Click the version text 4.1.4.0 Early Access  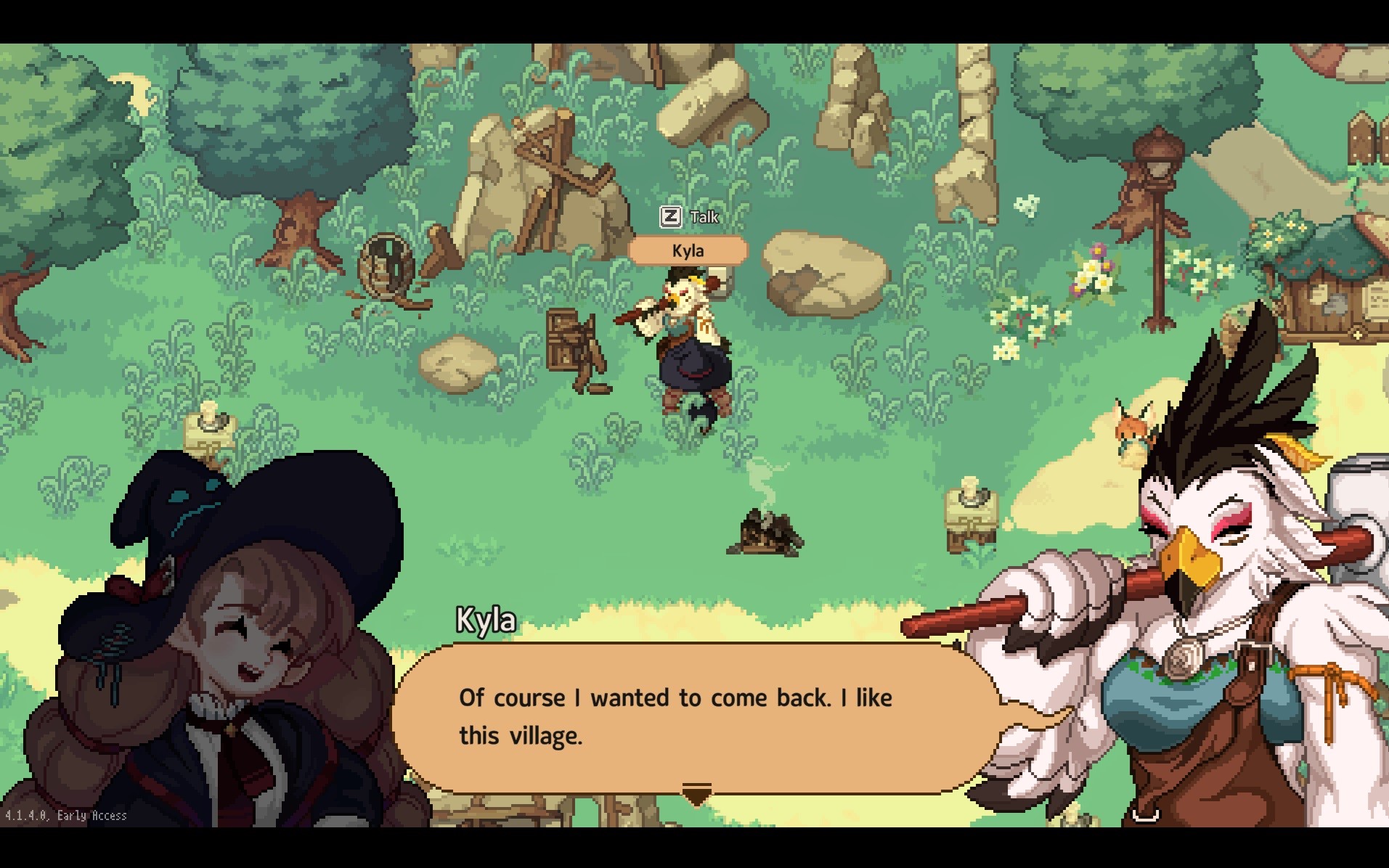(x=64, y=816)
